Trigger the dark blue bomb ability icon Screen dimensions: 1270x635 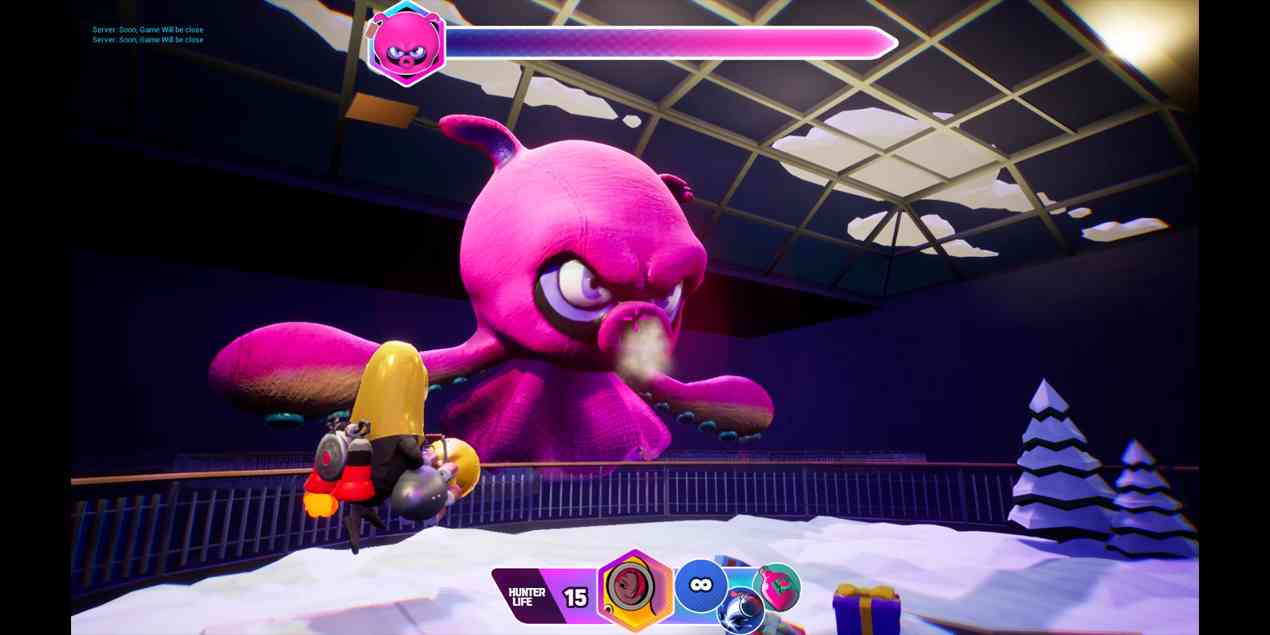point(741,611)
